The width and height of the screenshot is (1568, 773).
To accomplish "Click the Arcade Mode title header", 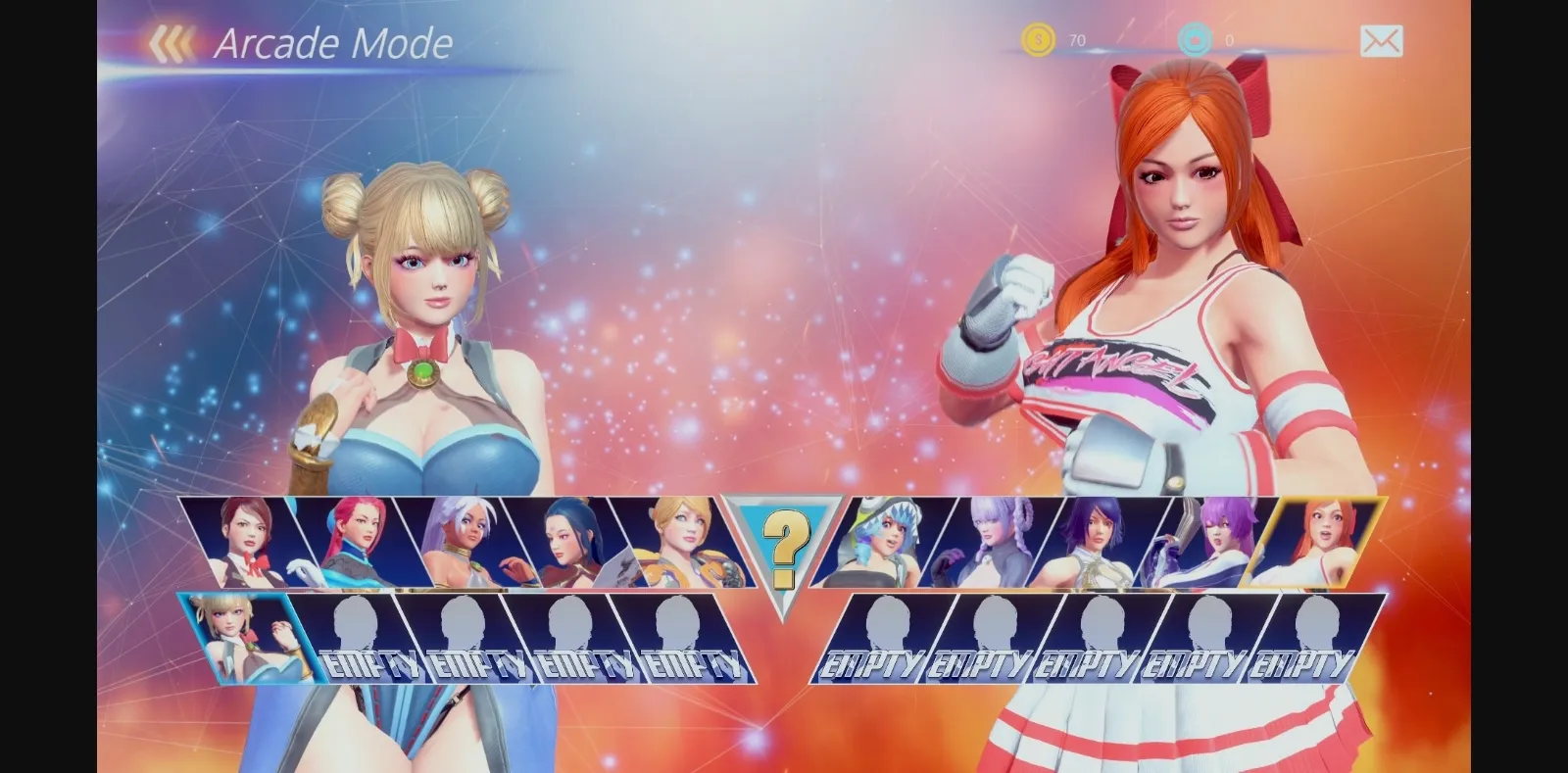I will [333, 43].
